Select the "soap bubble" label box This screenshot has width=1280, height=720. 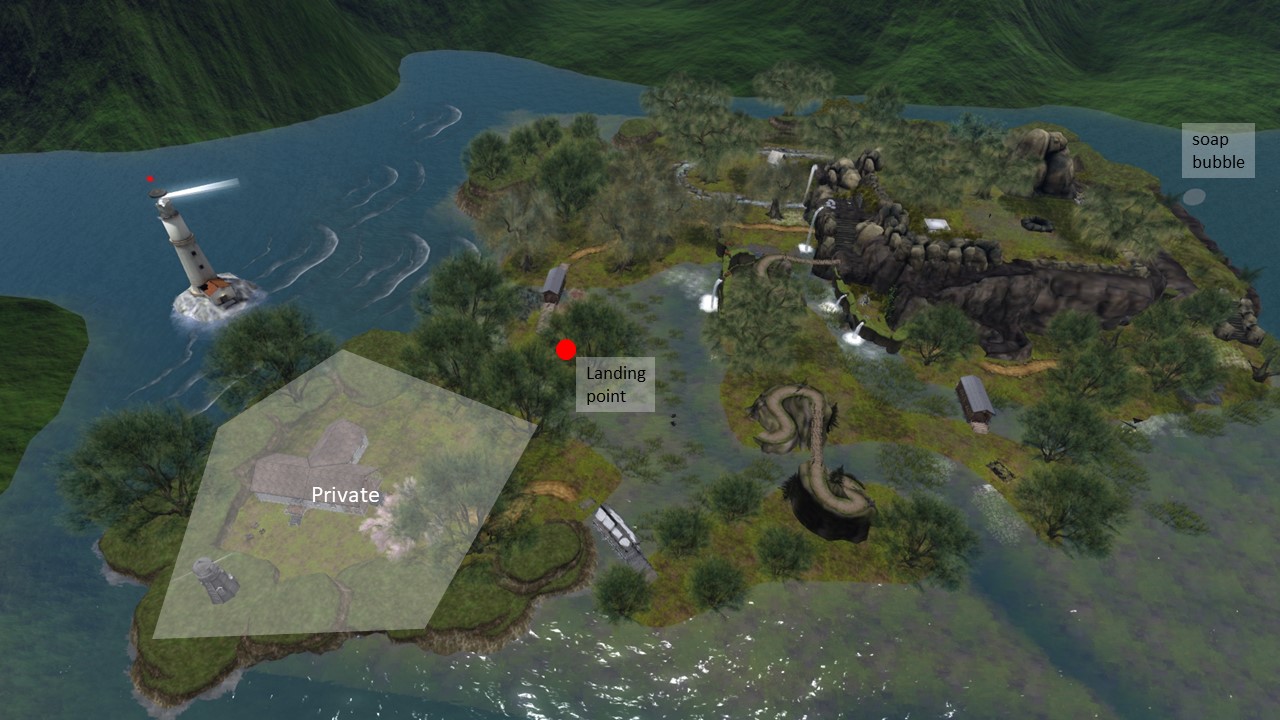point(1218,150)
